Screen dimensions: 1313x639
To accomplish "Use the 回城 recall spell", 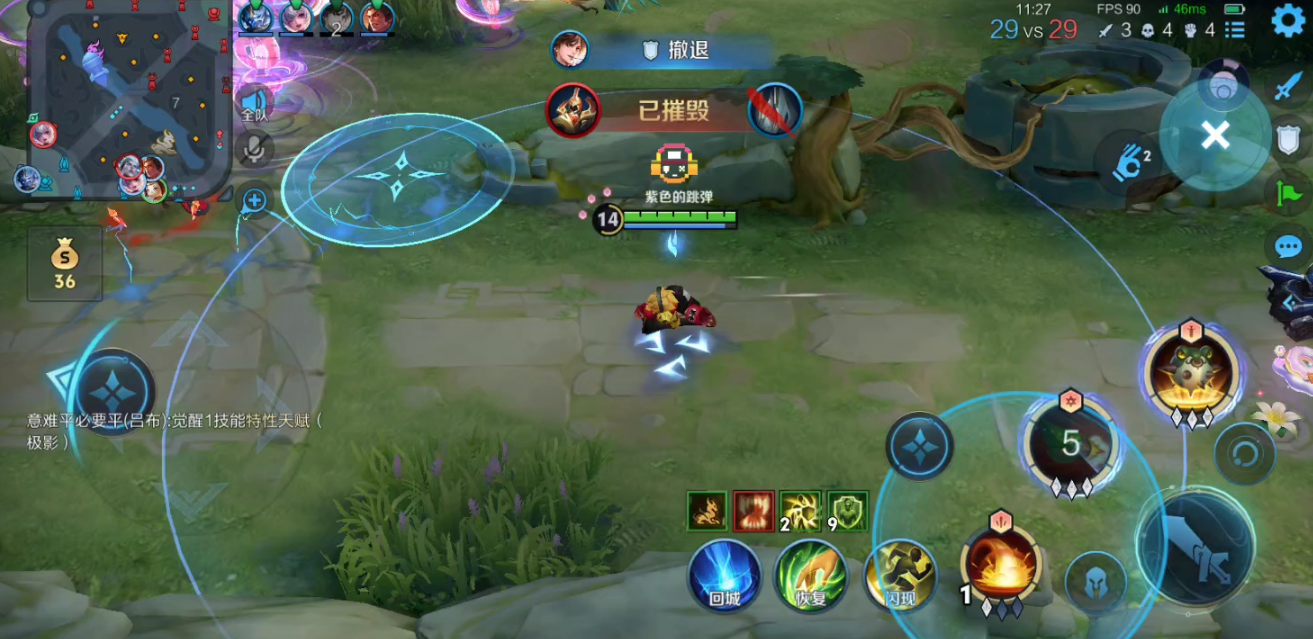I will [x=724, y=575].
